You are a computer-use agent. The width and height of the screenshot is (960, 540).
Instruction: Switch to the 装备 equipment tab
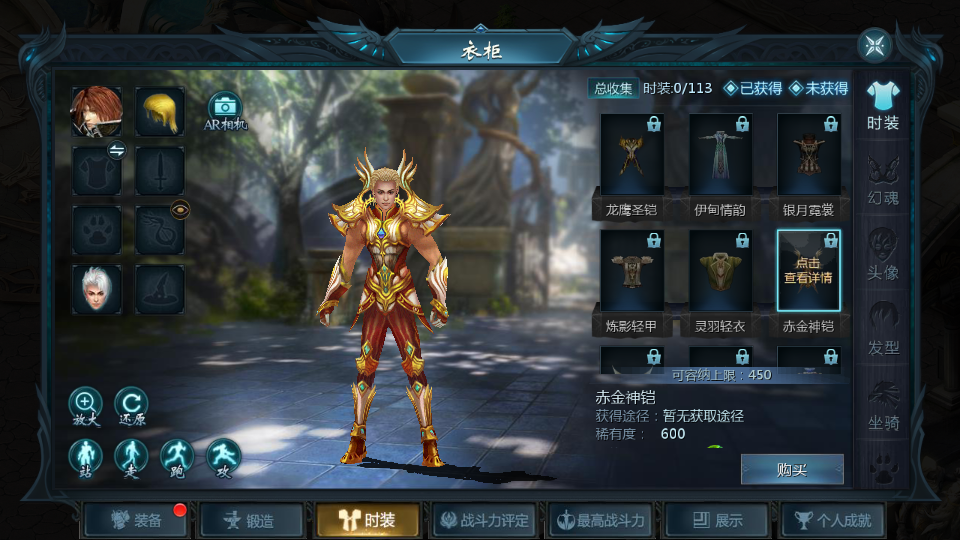[137, 520]
